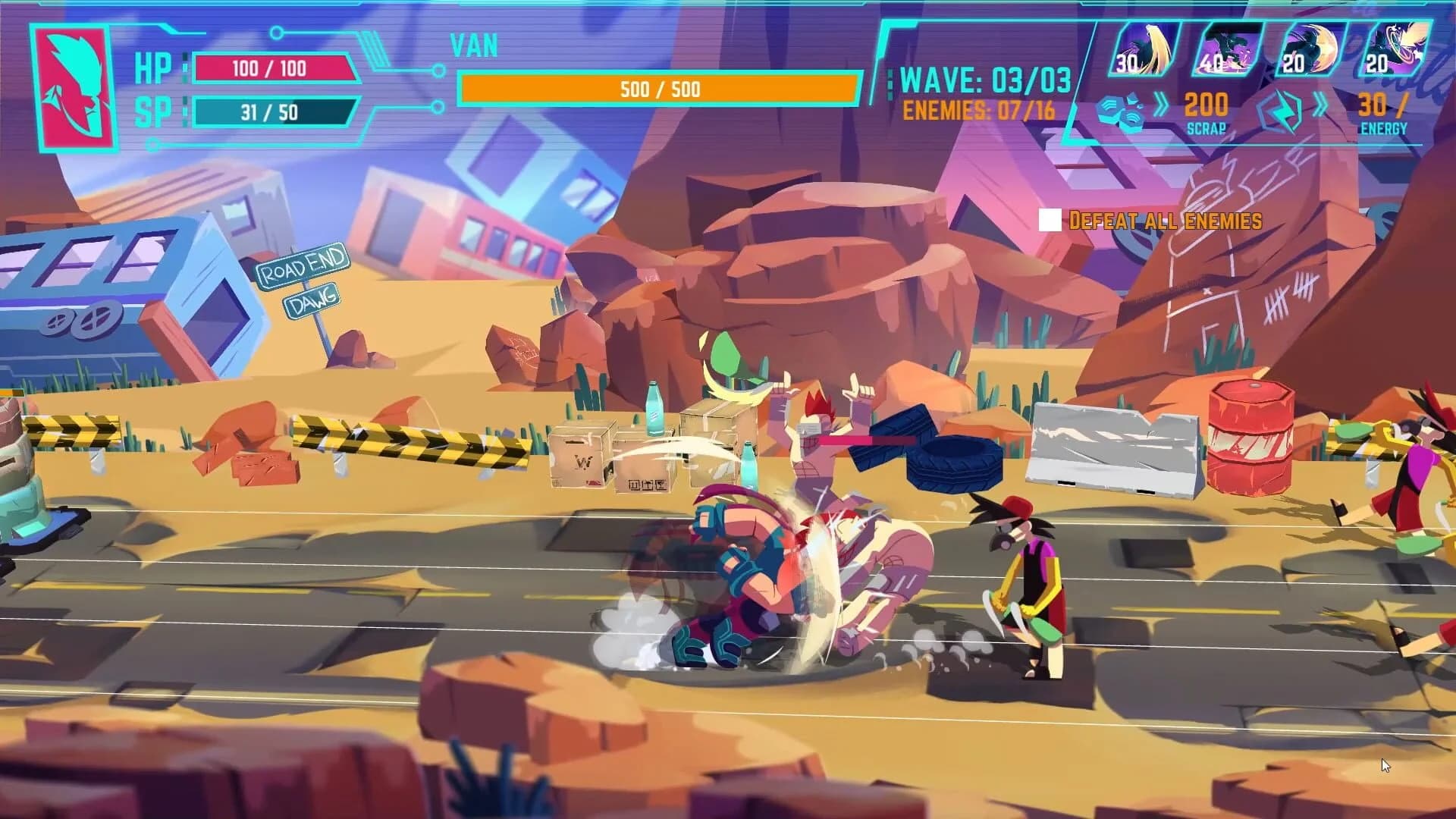Check the Defeat all enemies objective box
The image size is (1456, 819).
[1050, 221]
